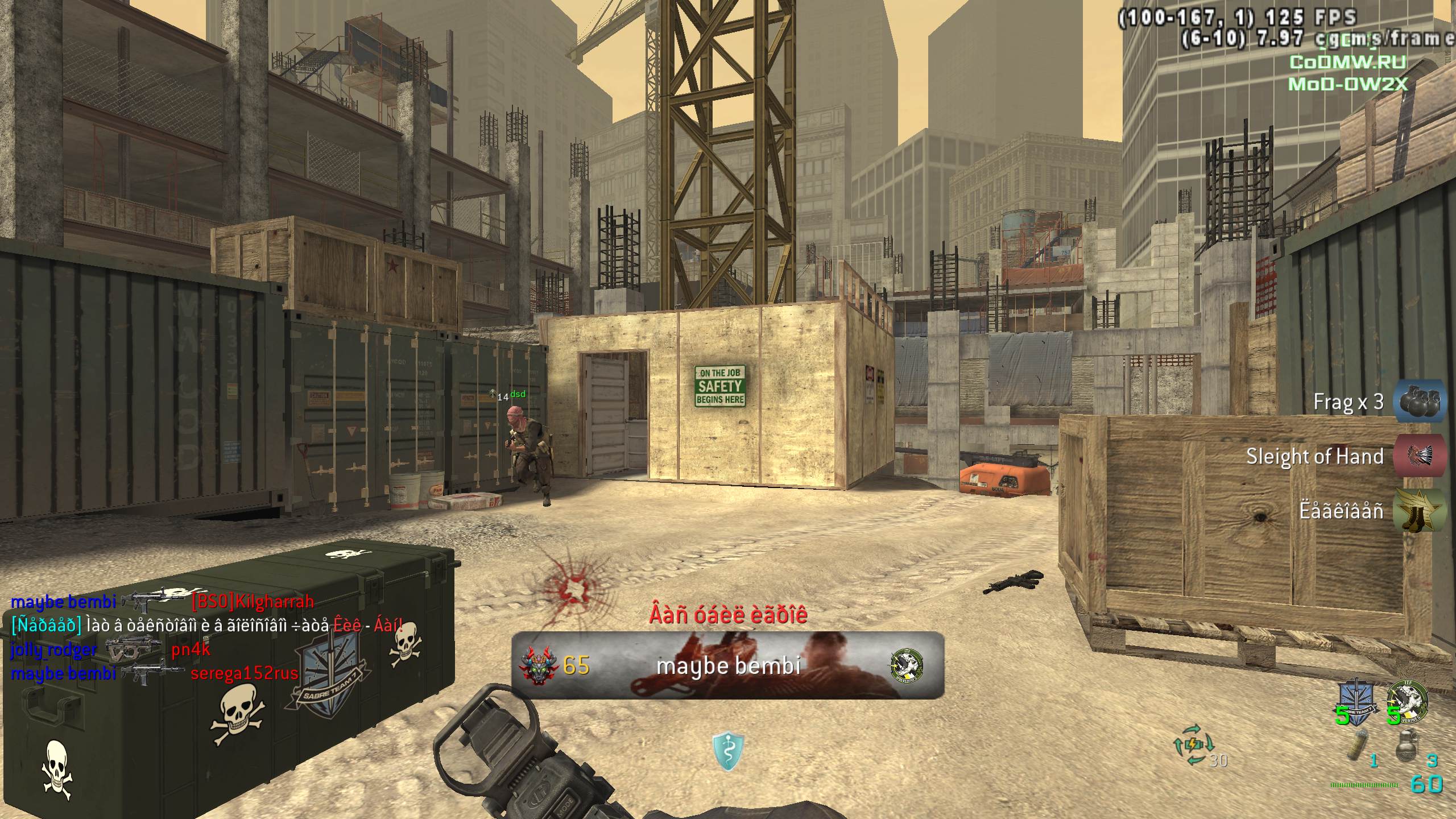1456x819 pixels.
Task: Click the kill feed row with [BS0]Kilgharrah
Action: [x=163, y=601]
